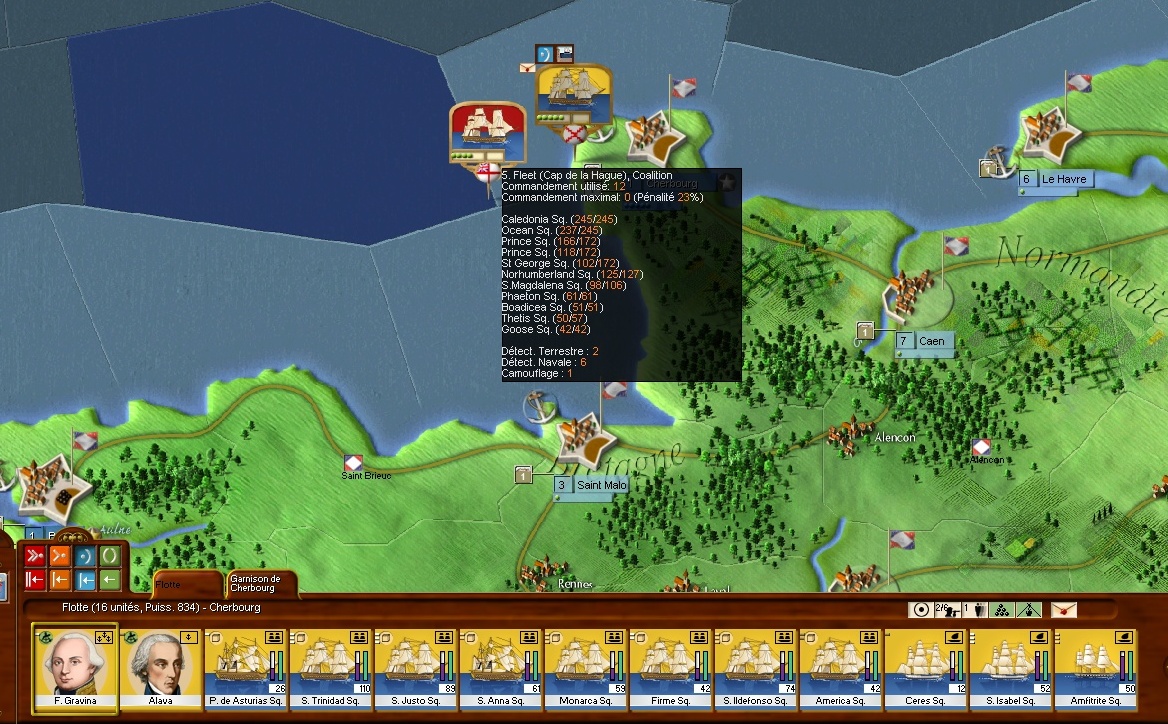Select the S. Justo Sq. unit card
Viewport: 1168px width, 724px height.
[416, 668]
